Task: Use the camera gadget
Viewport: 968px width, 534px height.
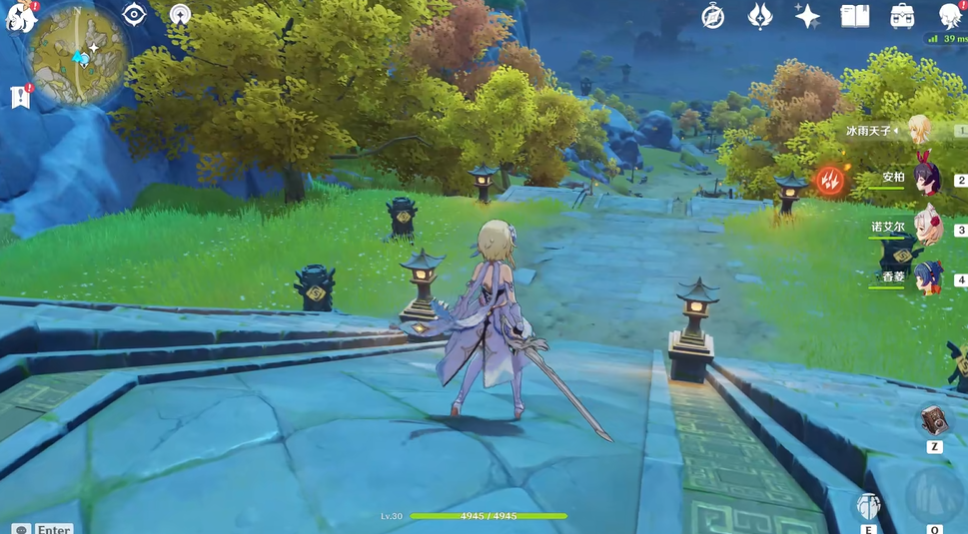Action: [934, 421]
